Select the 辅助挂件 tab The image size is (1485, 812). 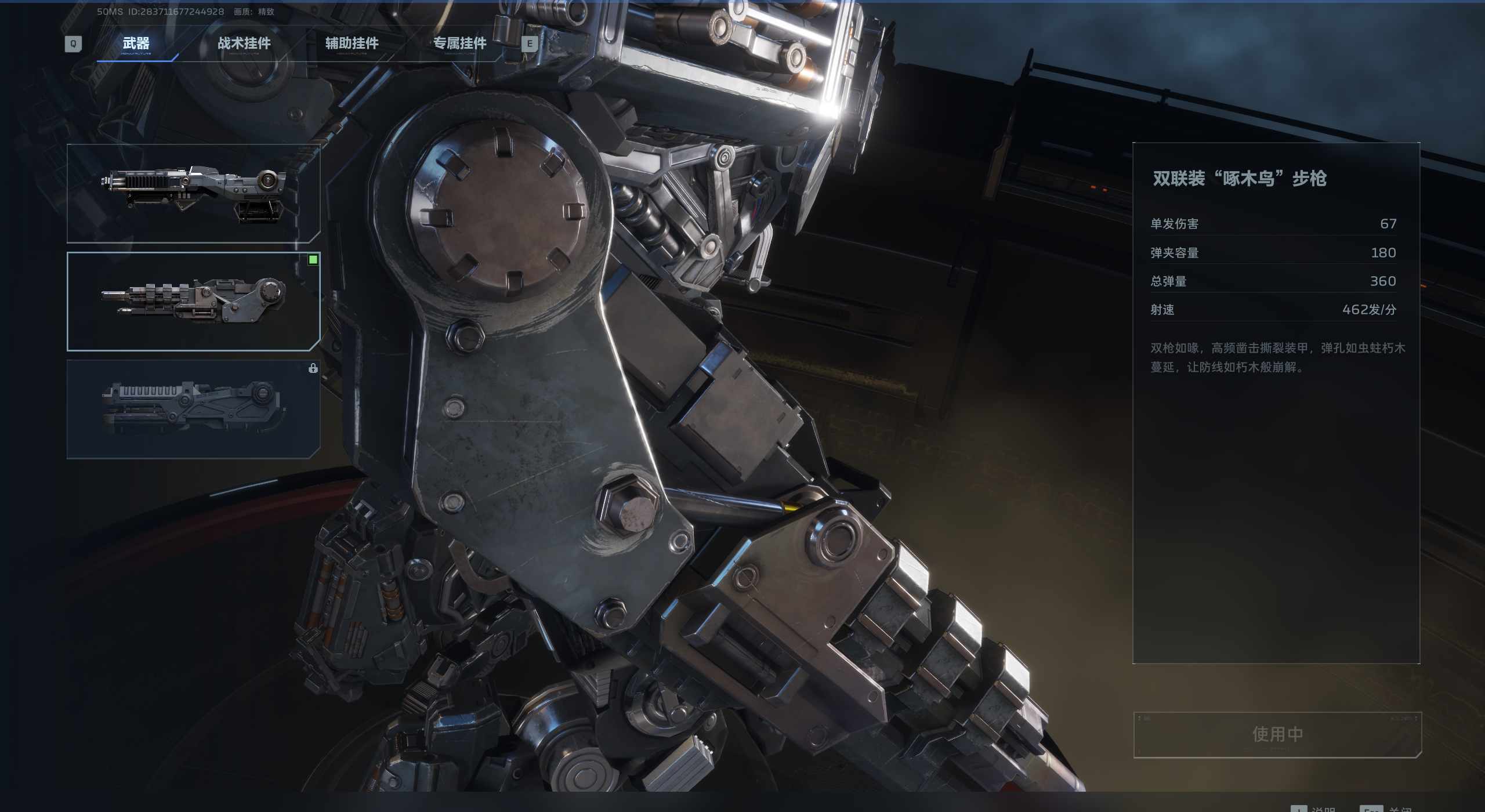[x=352, y=43]
